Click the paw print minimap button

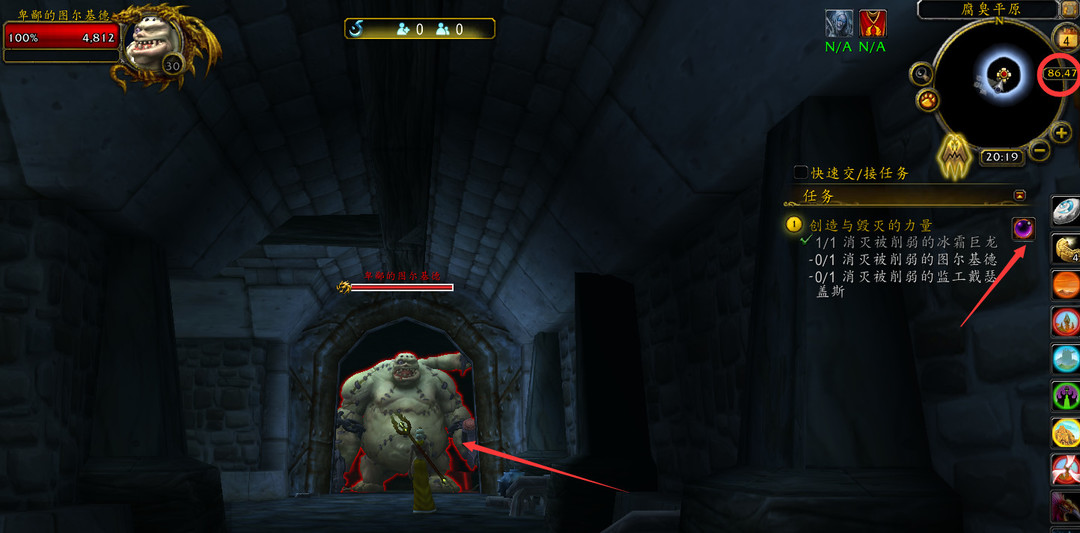(928, 100)
